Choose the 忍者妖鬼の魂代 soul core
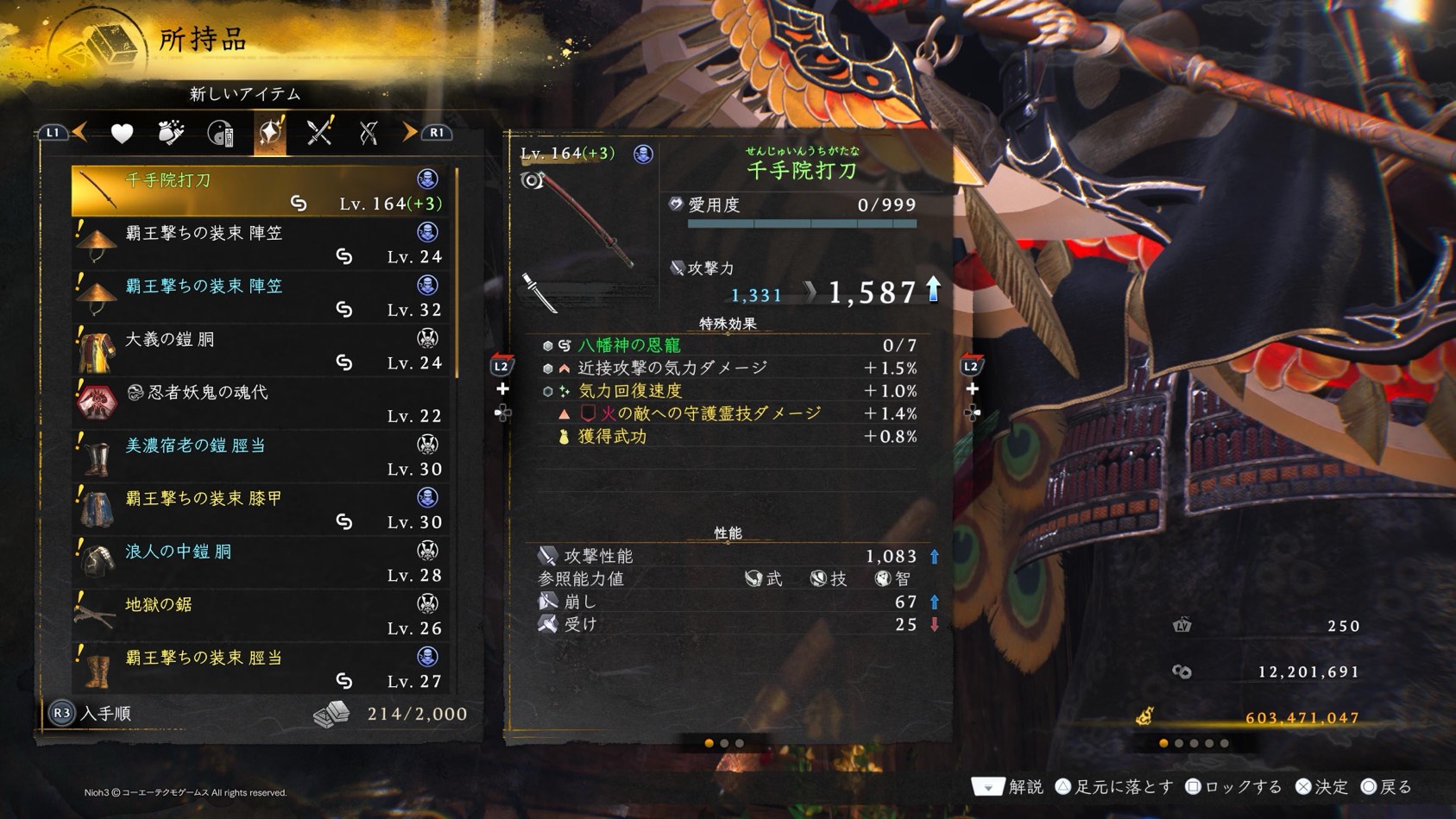 click(x=263, y=404)
